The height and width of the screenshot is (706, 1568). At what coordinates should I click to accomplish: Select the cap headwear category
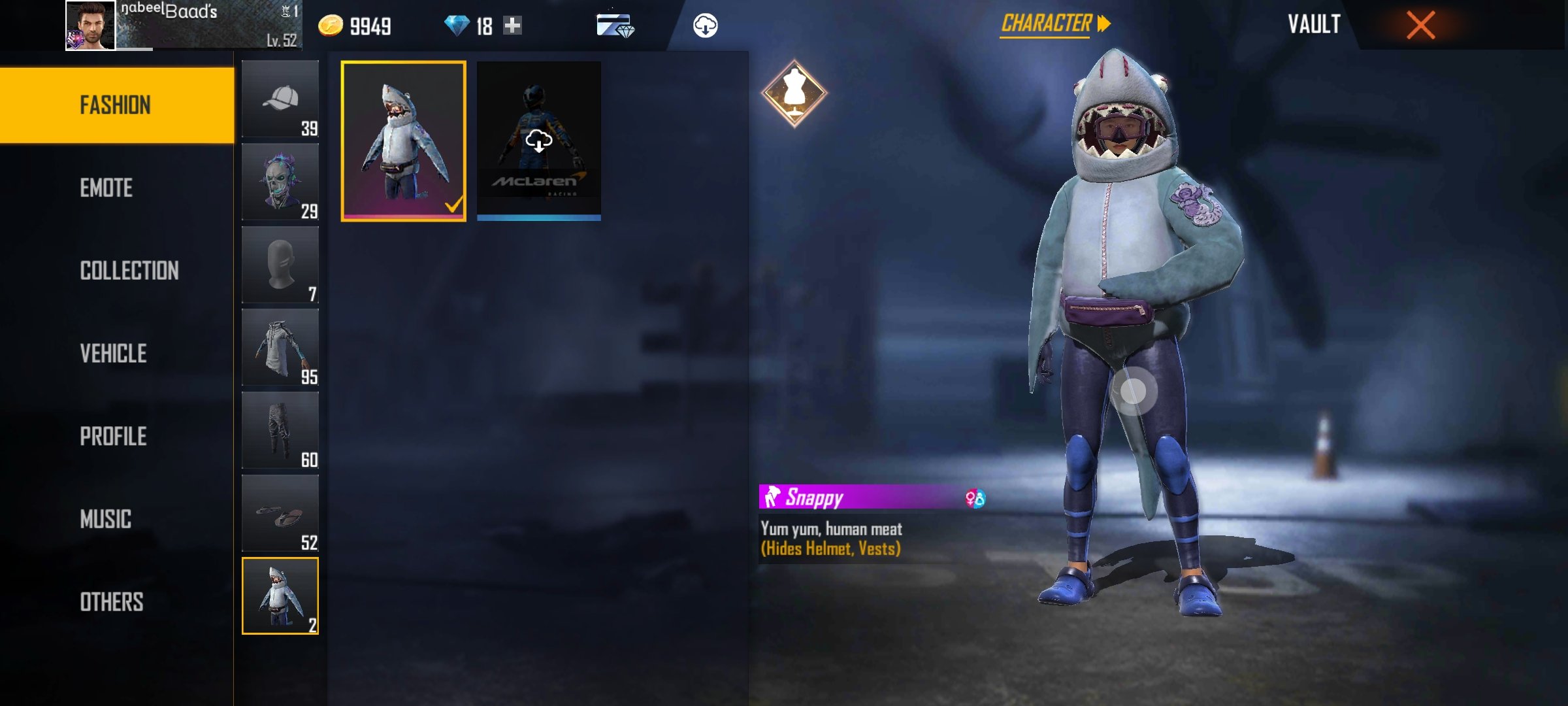point(280,99)
